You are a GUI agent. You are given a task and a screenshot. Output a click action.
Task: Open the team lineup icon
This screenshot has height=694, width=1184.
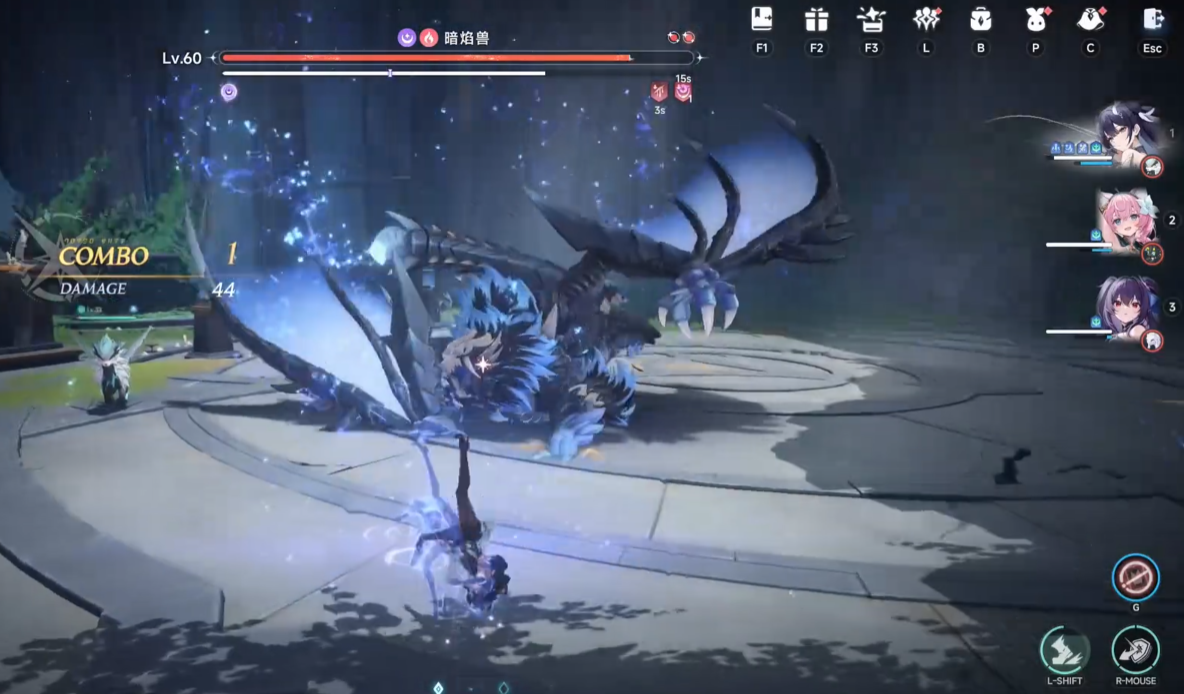point(926,20)
